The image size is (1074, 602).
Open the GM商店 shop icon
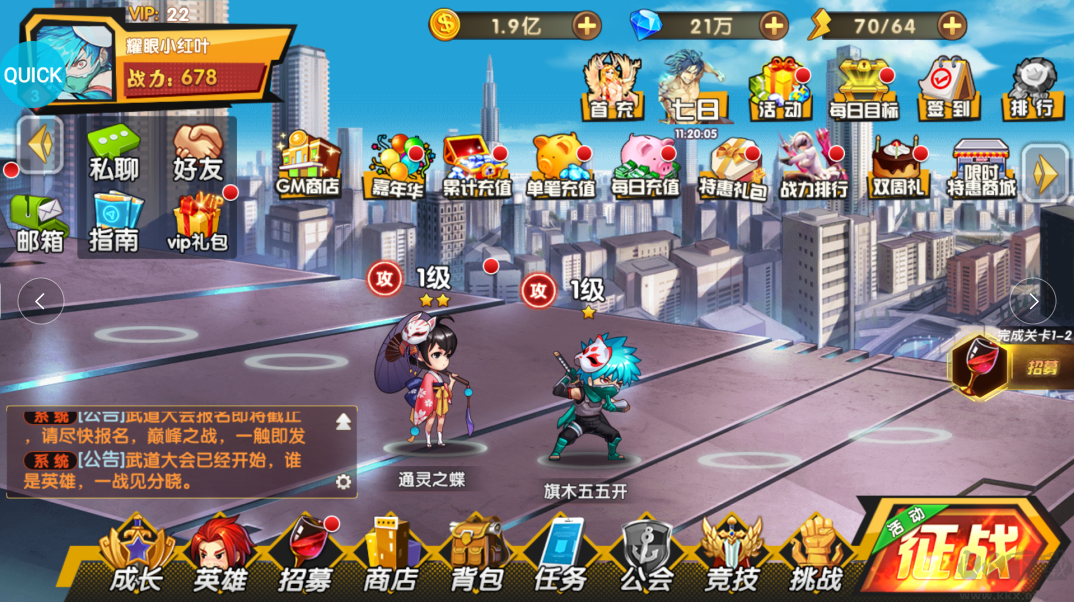coord(308,166)
